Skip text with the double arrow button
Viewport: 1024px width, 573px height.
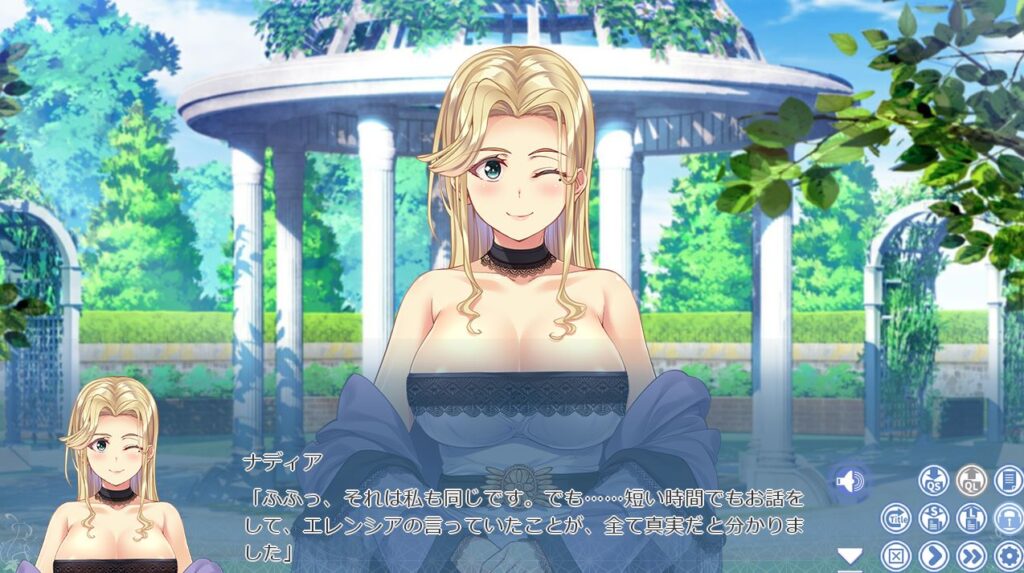point(970,555)
